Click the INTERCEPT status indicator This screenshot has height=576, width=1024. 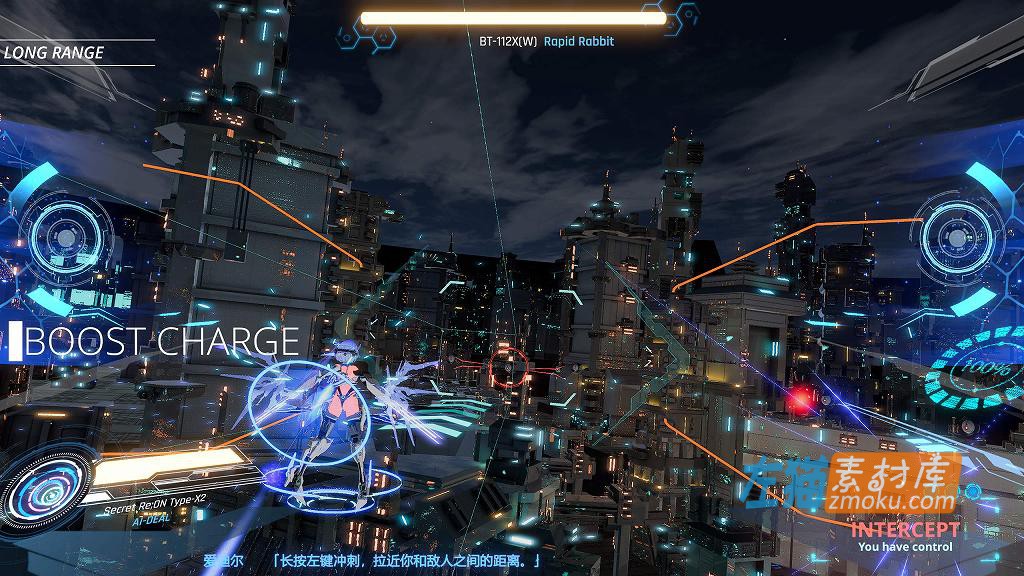903,529
